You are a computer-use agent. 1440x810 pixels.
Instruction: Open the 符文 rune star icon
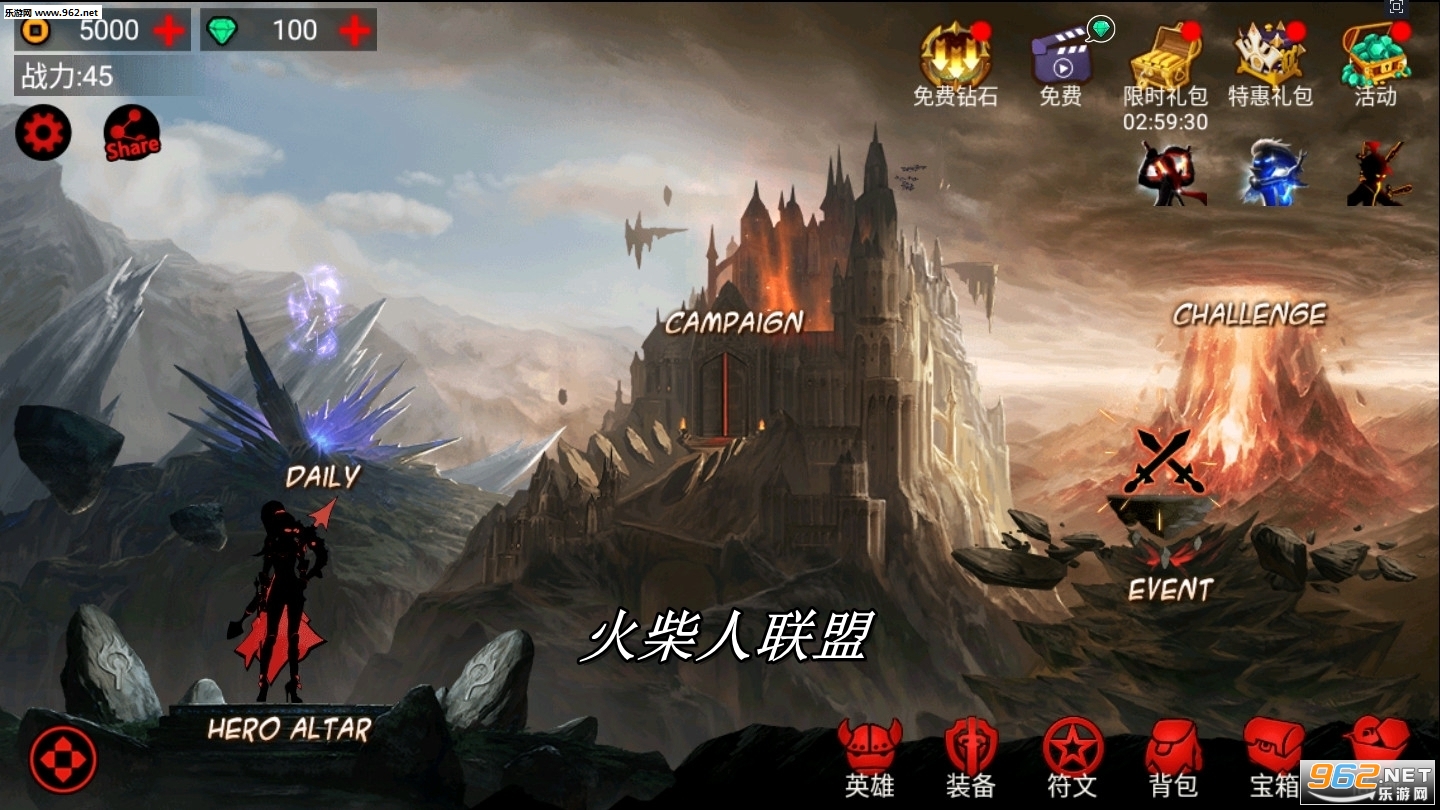click(x=1073, y=740)
